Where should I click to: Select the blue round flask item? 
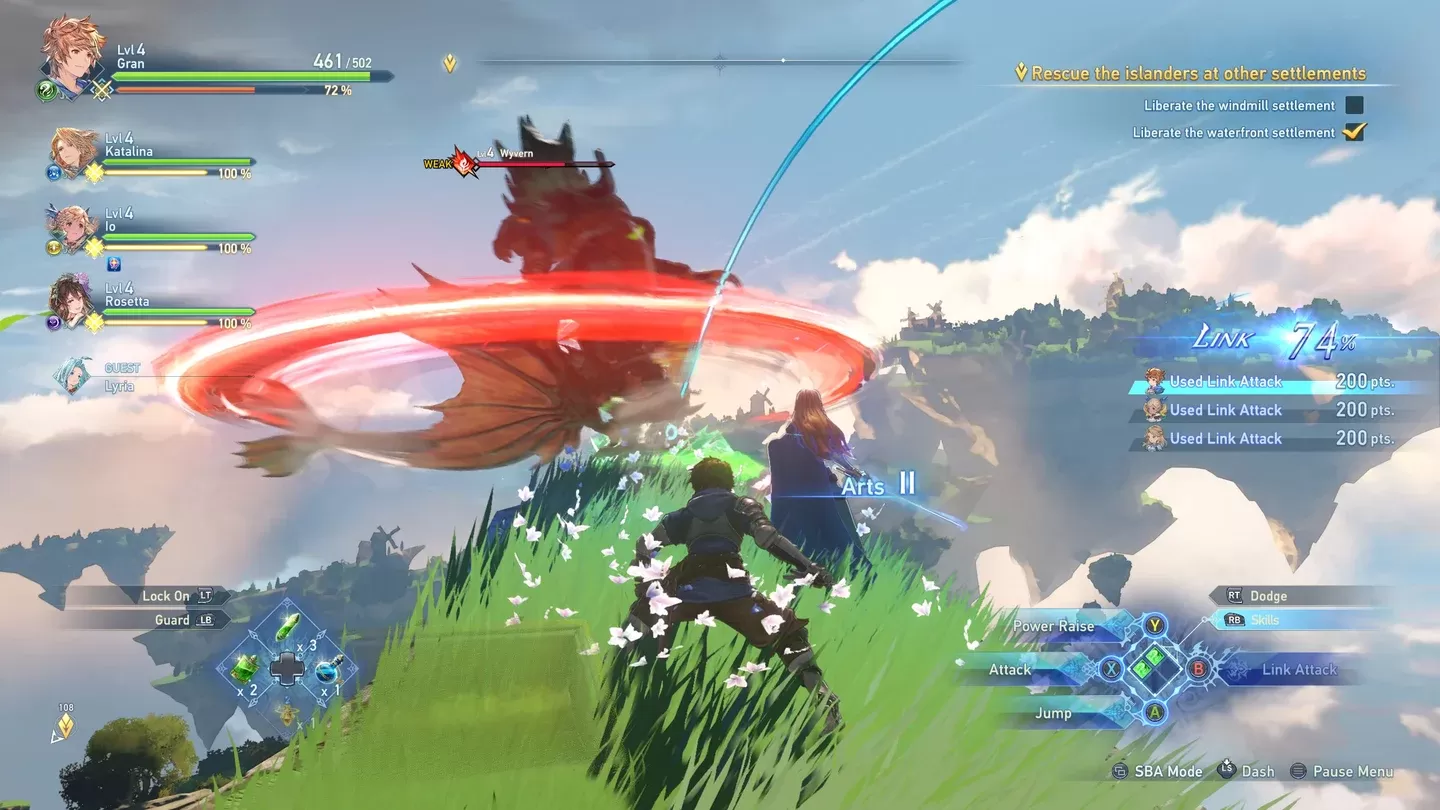coord(328,669)
